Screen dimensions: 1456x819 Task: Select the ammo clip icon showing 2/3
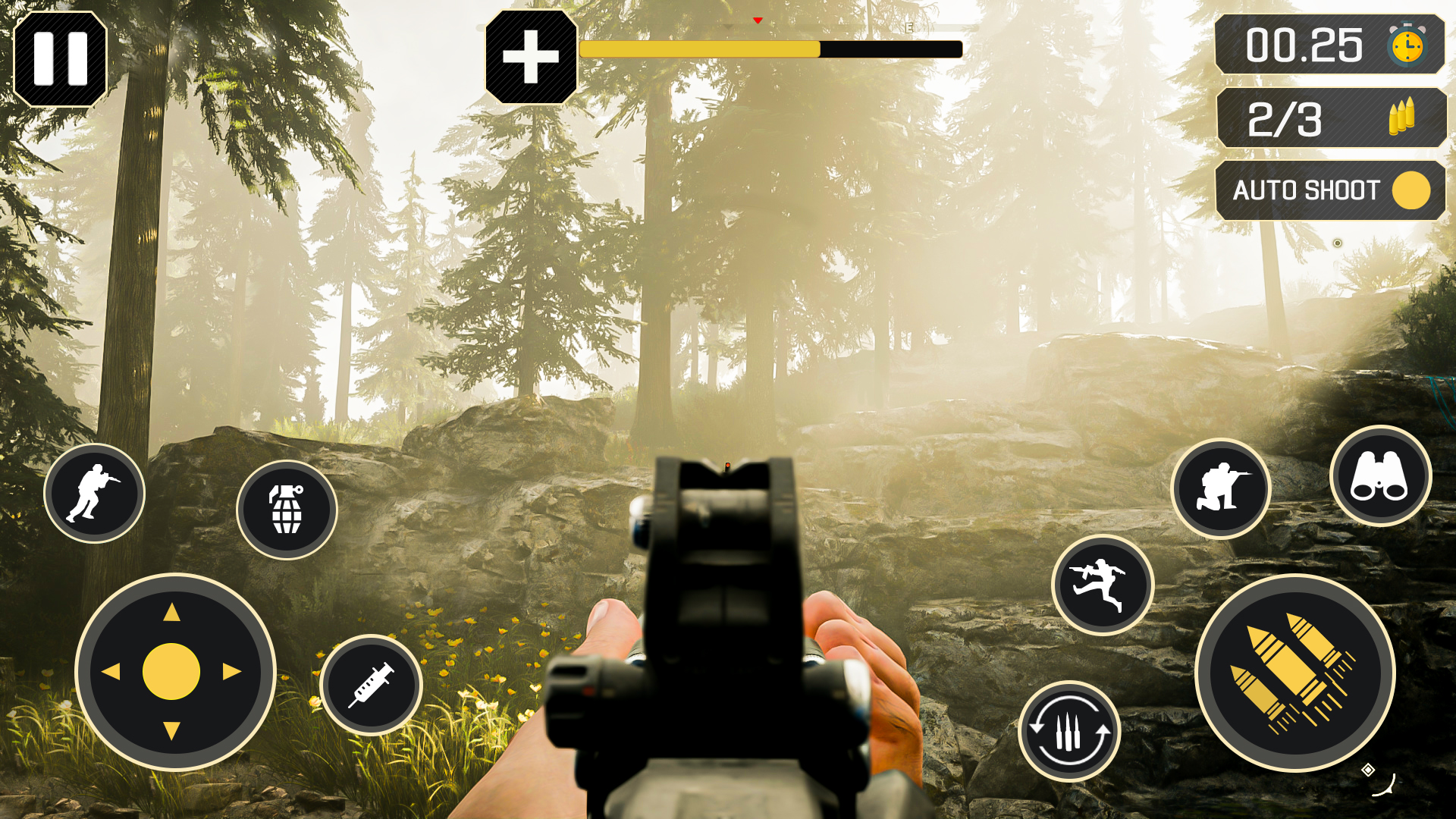[x=1332, y=118]
